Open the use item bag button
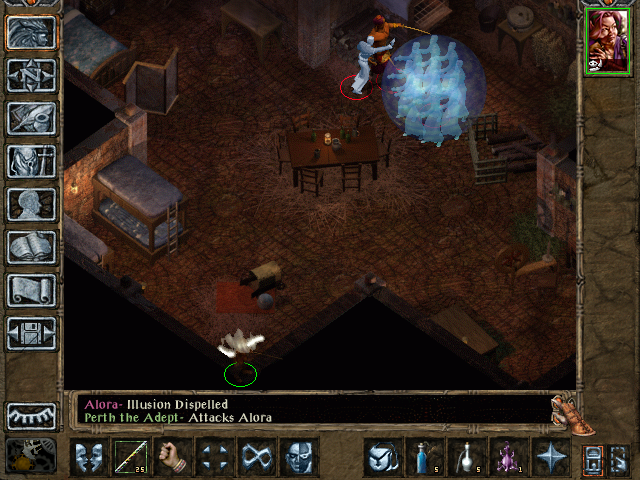The image size is (640, 480). point(382,457)
